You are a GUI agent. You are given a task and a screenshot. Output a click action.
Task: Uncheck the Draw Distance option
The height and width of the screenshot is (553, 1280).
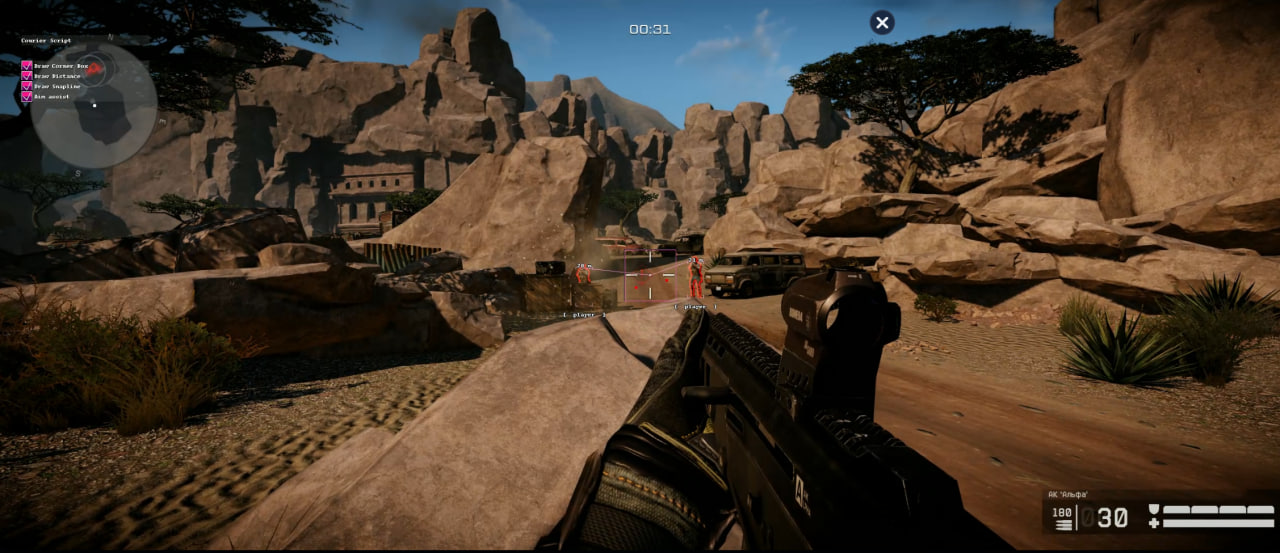pyautogui.click(x=27, y=76)
